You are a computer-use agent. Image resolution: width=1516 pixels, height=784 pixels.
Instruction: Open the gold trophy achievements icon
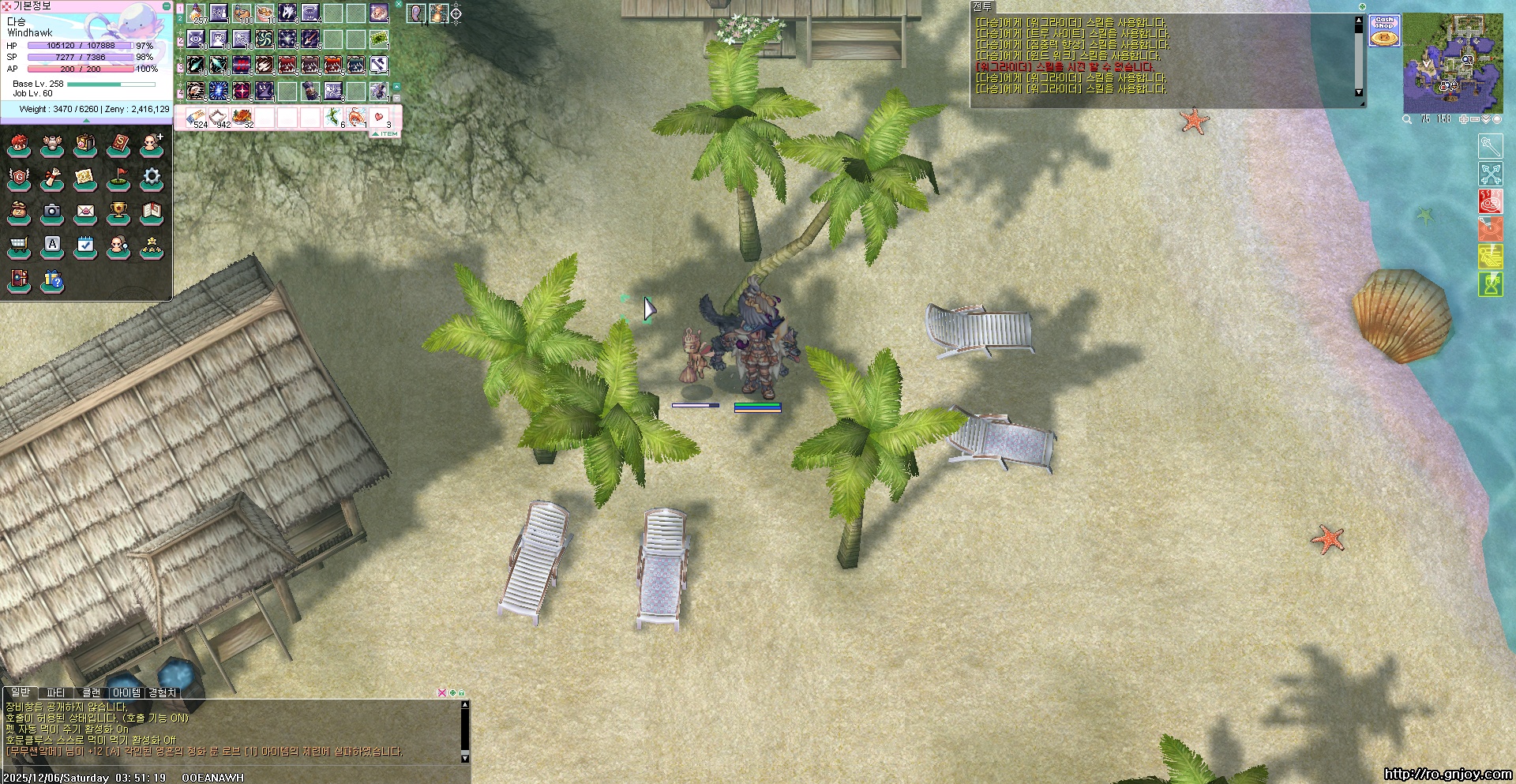pos(118,212)
